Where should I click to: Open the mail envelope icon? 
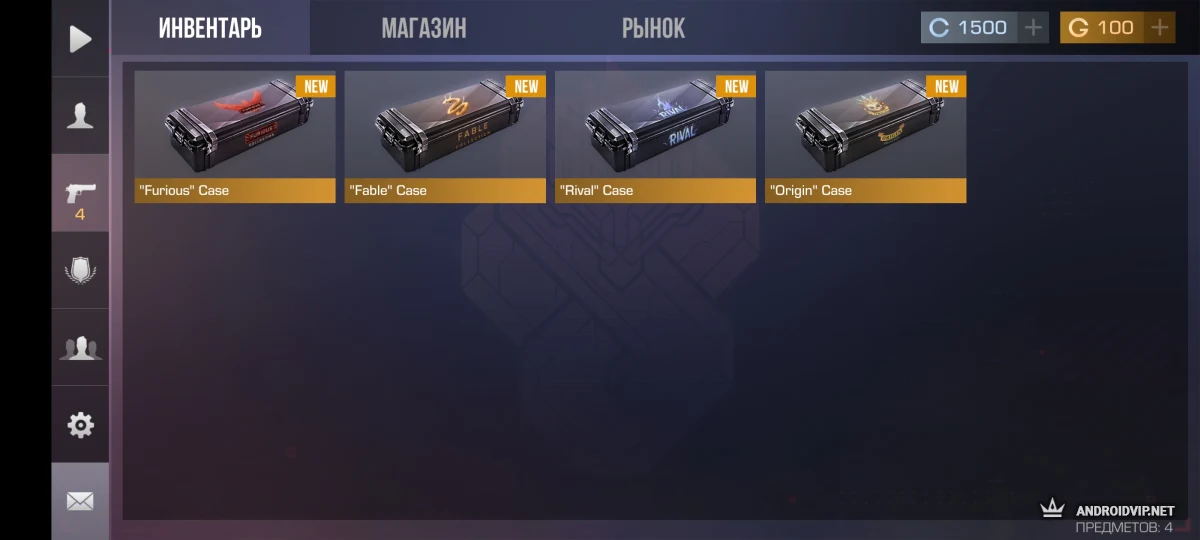click(x=80, y=501)
